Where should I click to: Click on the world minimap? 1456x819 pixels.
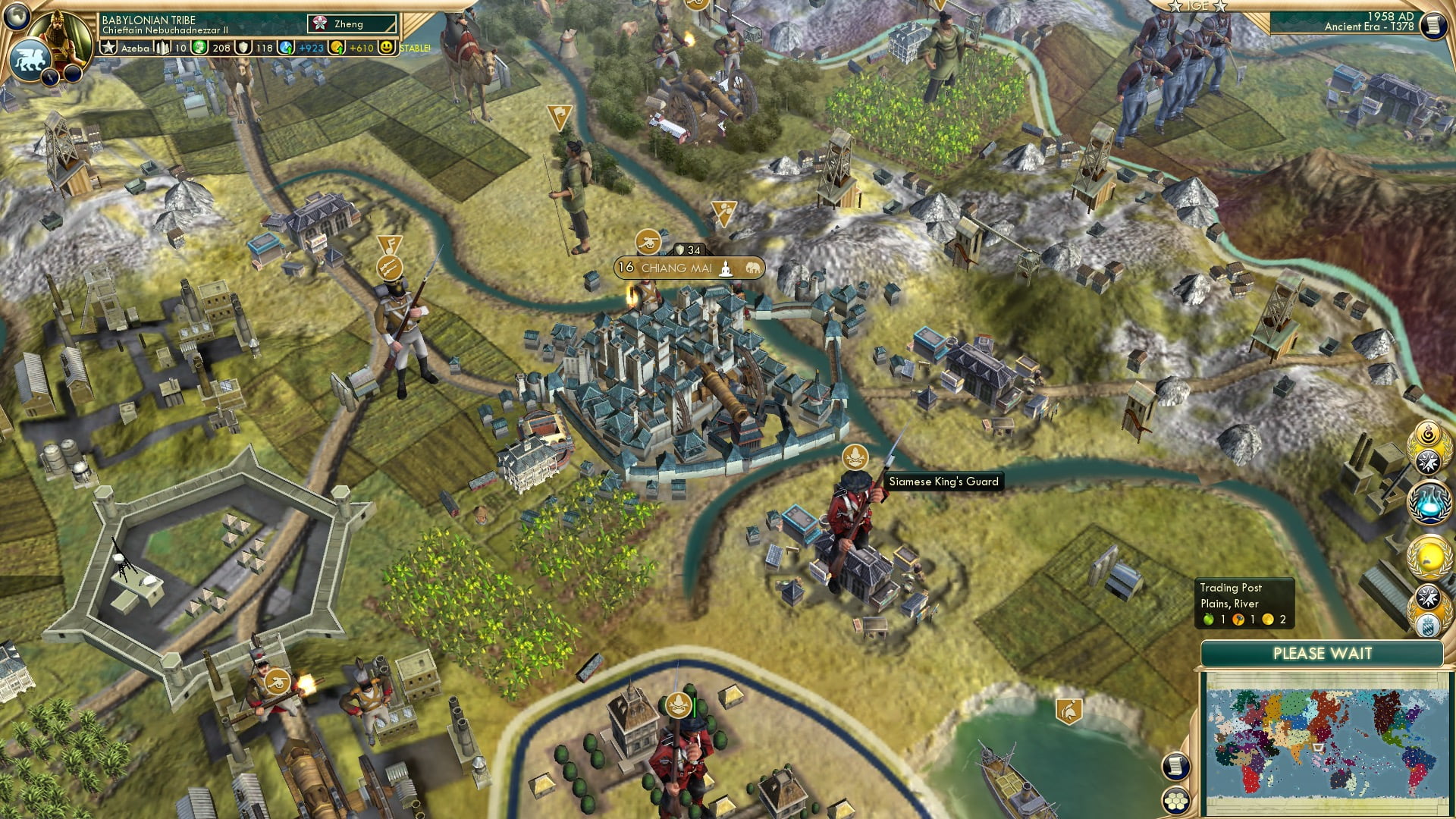tap(1323, 745)
